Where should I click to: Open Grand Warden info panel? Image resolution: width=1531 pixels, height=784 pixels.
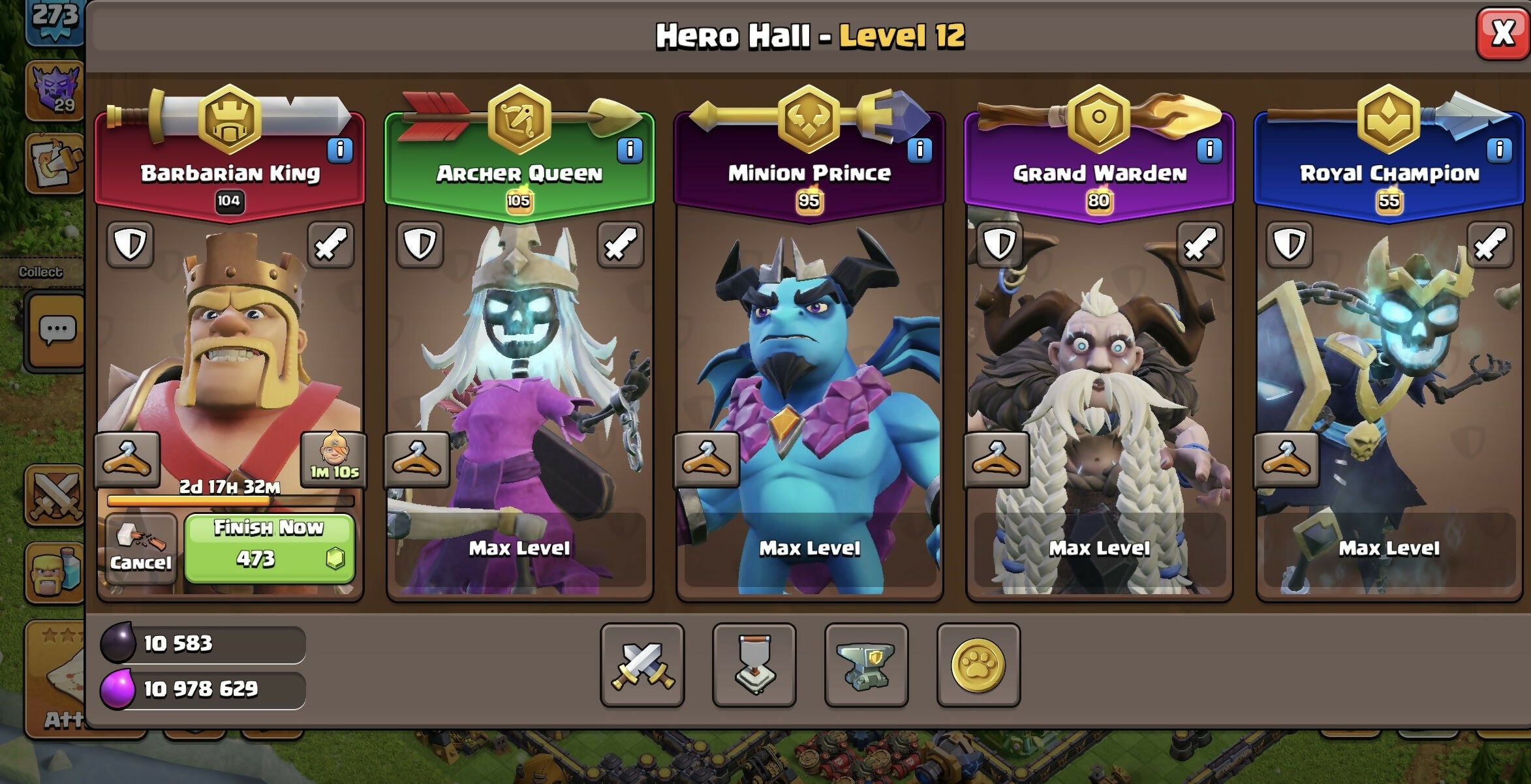pyautogui.click(x=1209, y=150)
